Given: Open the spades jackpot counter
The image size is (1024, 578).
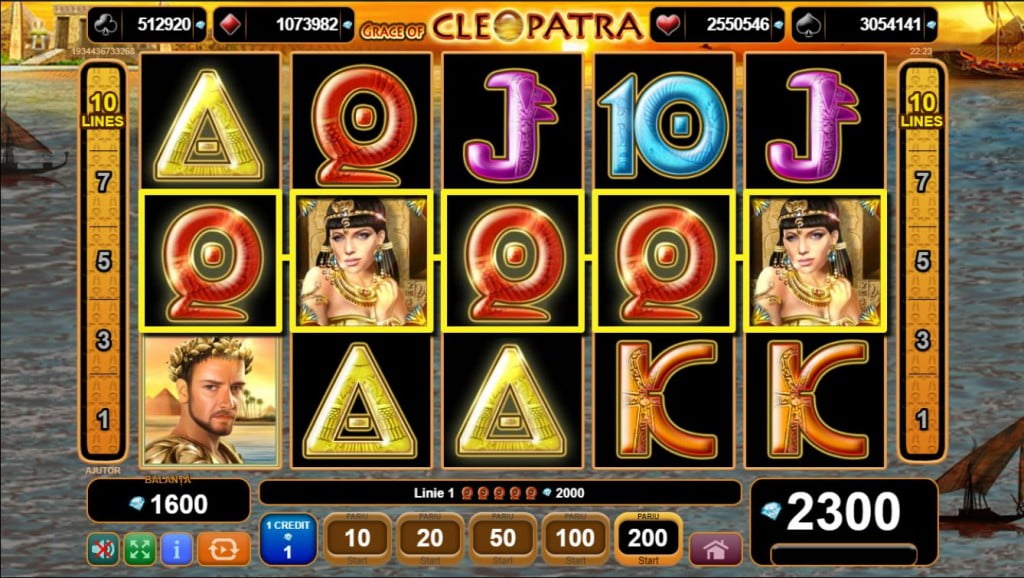Looking at the screenshot, I should [x=864, y=25].
